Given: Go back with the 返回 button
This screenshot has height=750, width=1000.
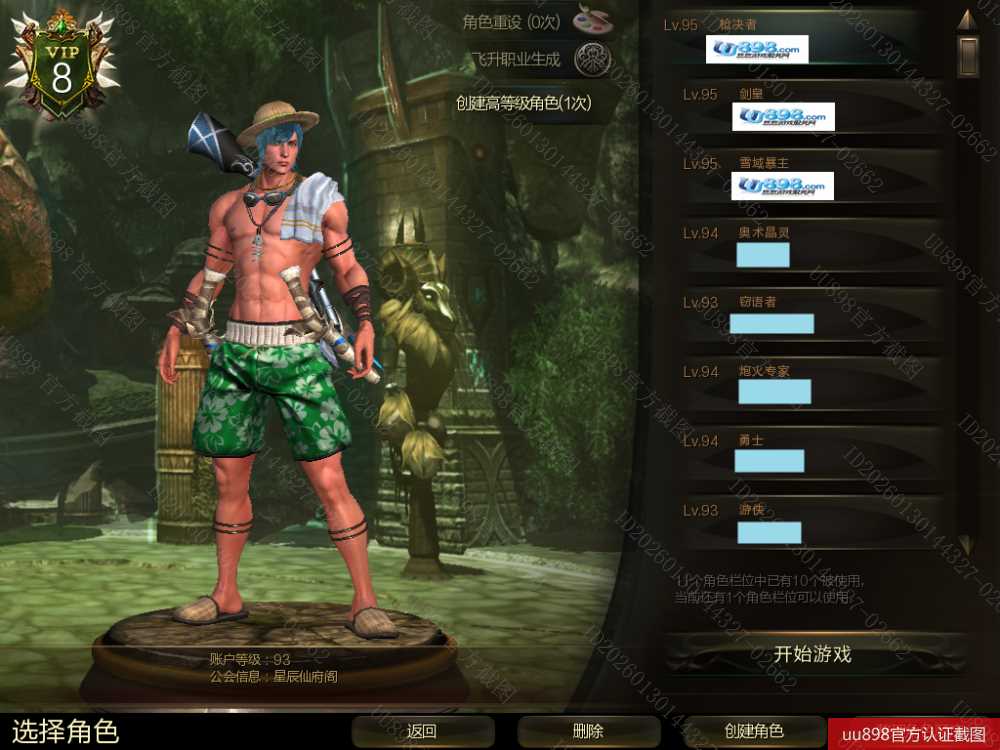Looking at the screenshot, I should click(423, 731).
